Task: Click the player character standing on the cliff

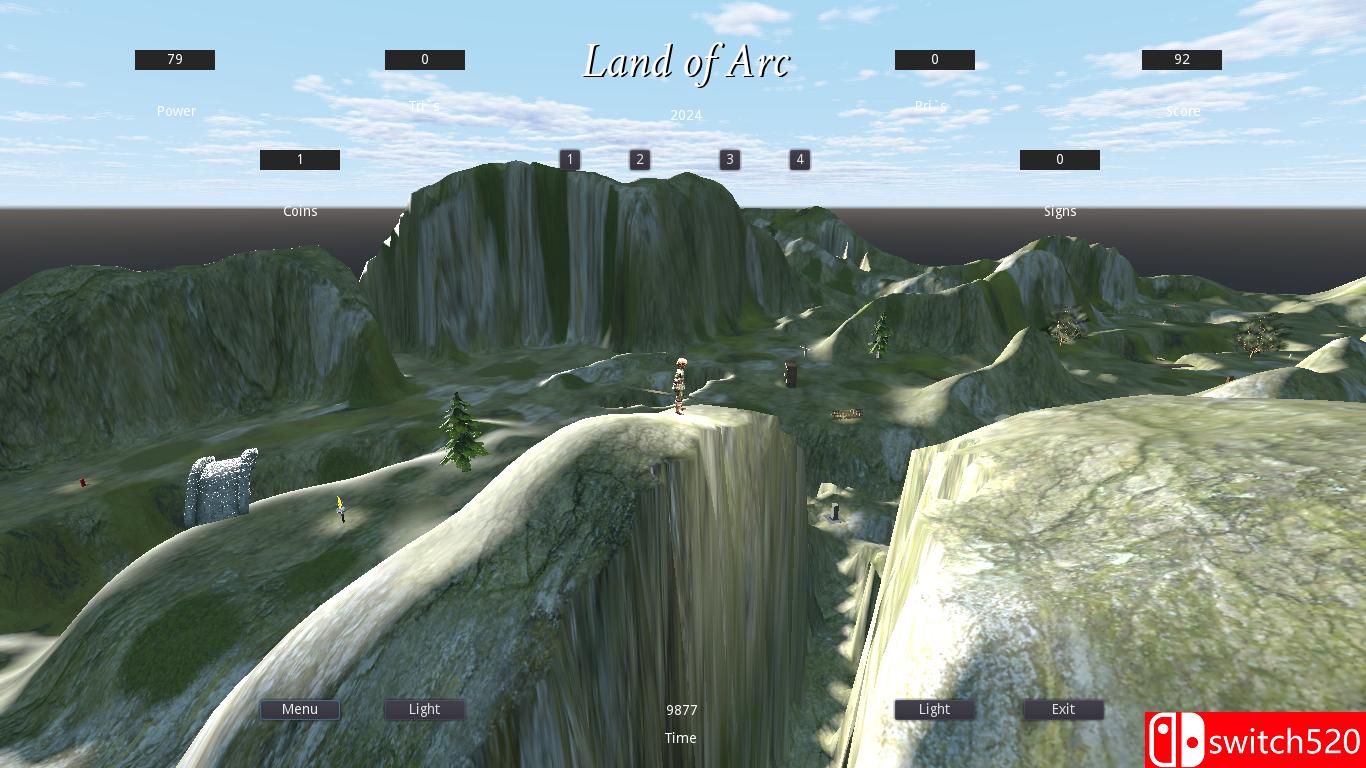Action: point(681,385)
